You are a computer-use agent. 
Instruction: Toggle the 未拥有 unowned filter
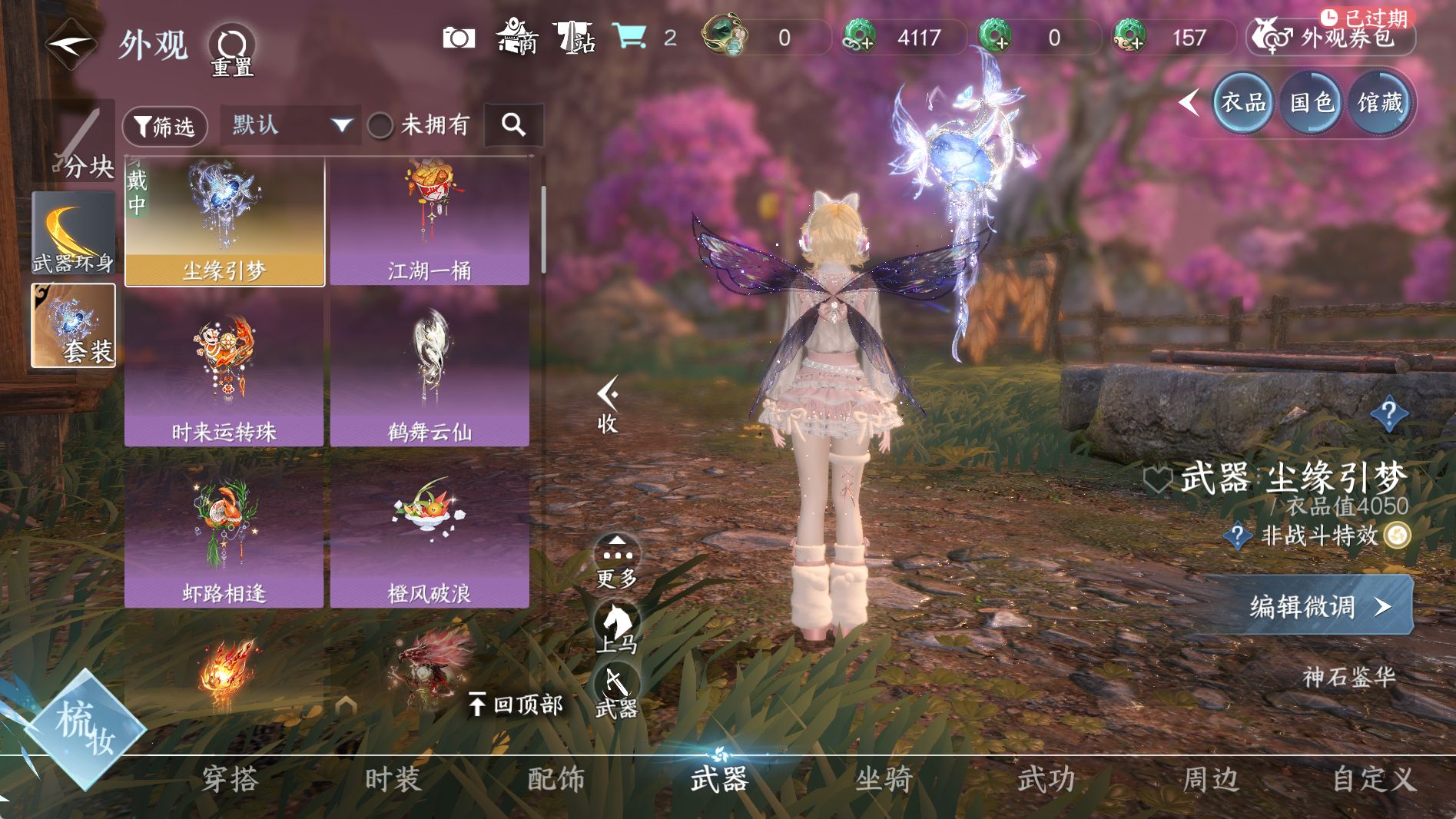(380, 125)
